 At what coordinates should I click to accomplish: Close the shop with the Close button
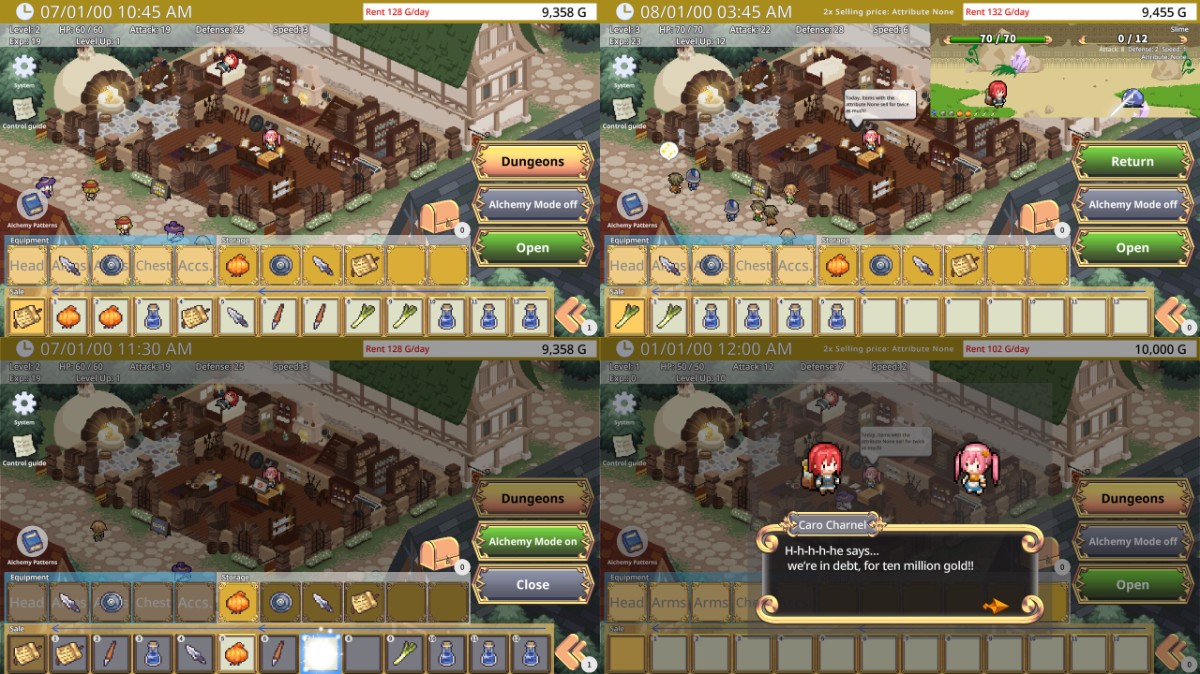pos(532,585)
